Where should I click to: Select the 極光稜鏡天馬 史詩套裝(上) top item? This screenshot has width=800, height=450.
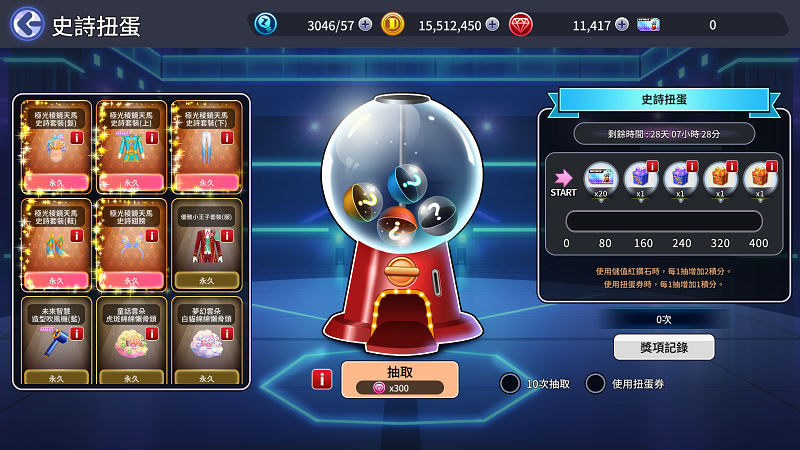click(x=132, y=146)
